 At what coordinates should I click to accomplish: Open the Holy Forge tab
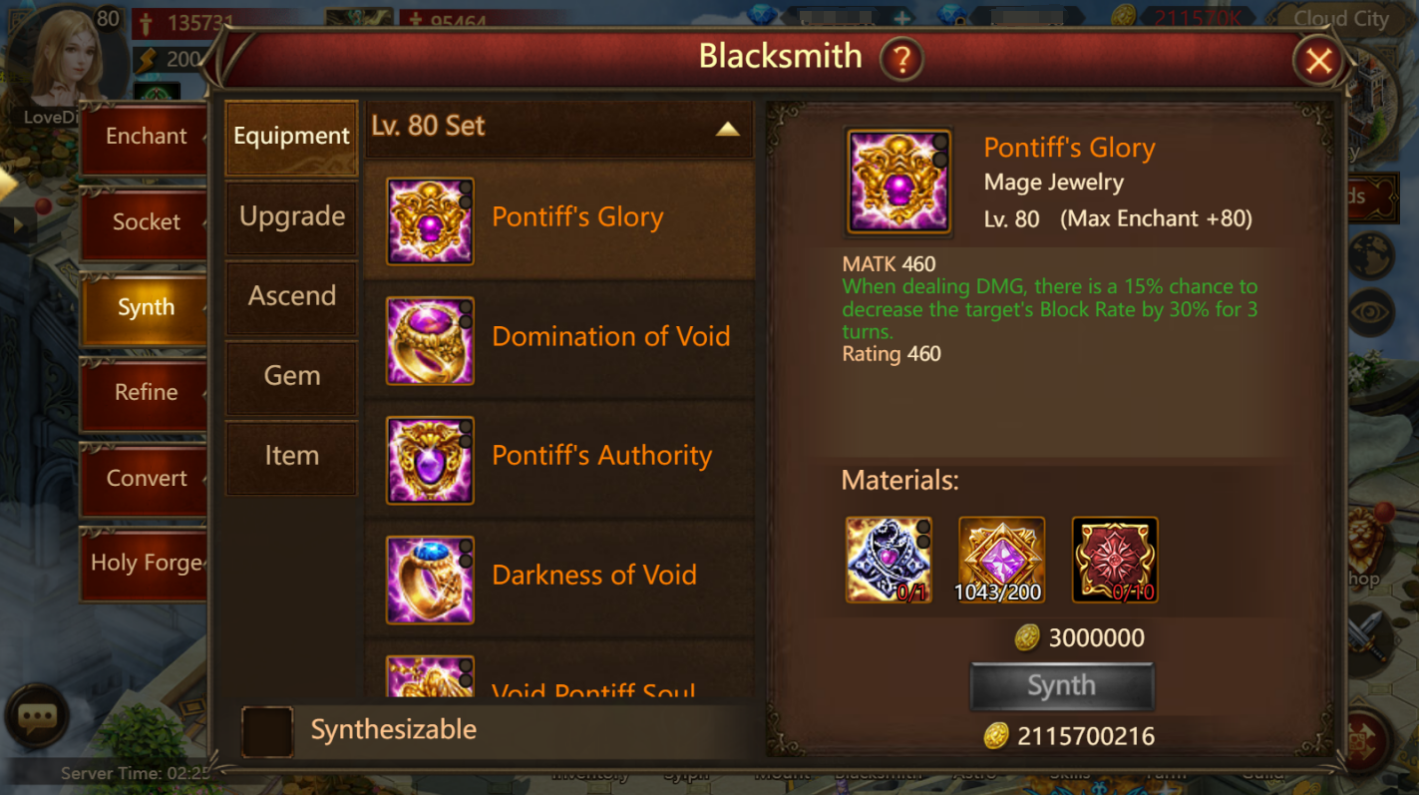(146, 563)
